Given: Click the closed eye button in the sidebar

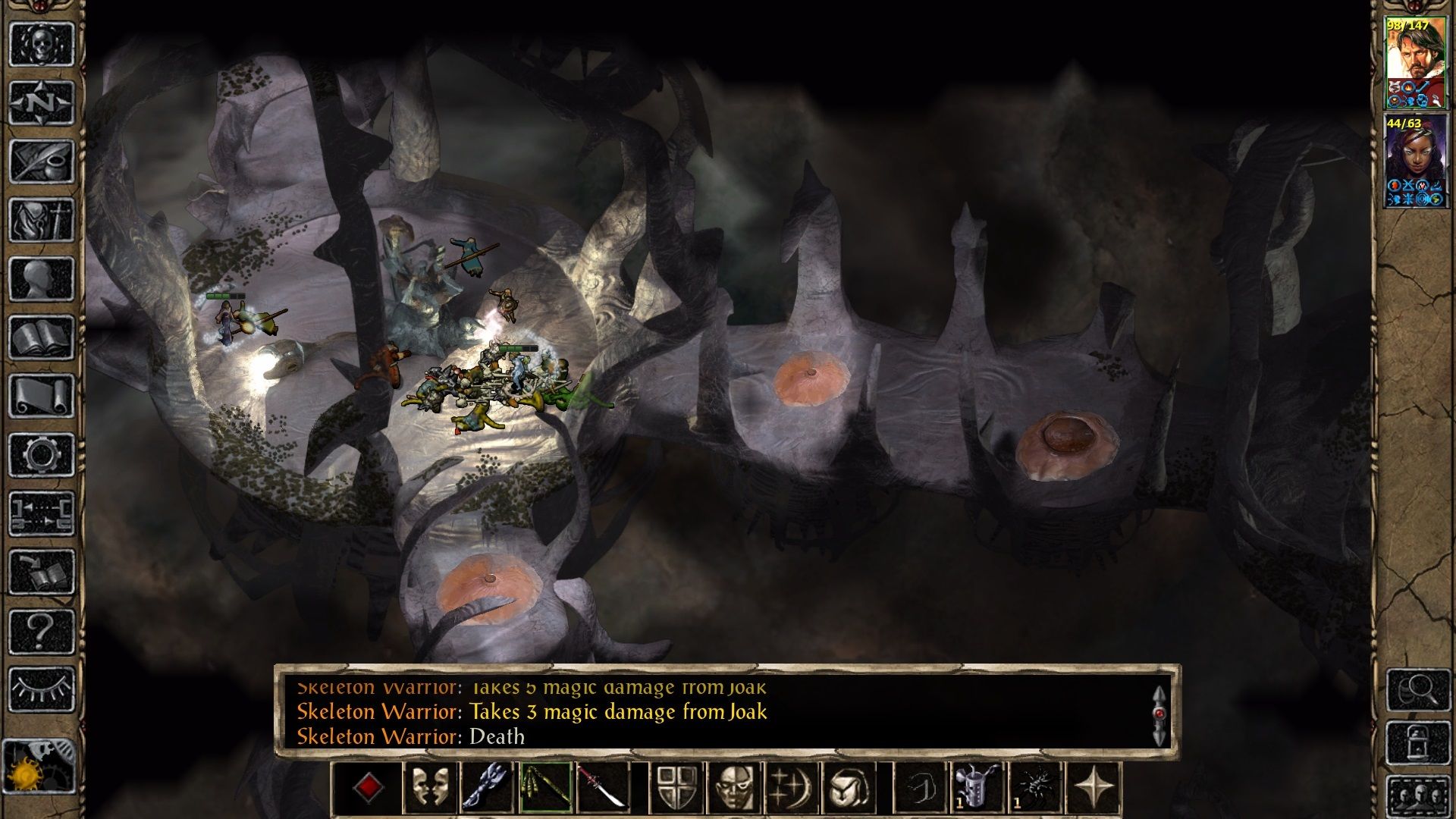Looking at the screenshot, I should [x=42, y=689].
